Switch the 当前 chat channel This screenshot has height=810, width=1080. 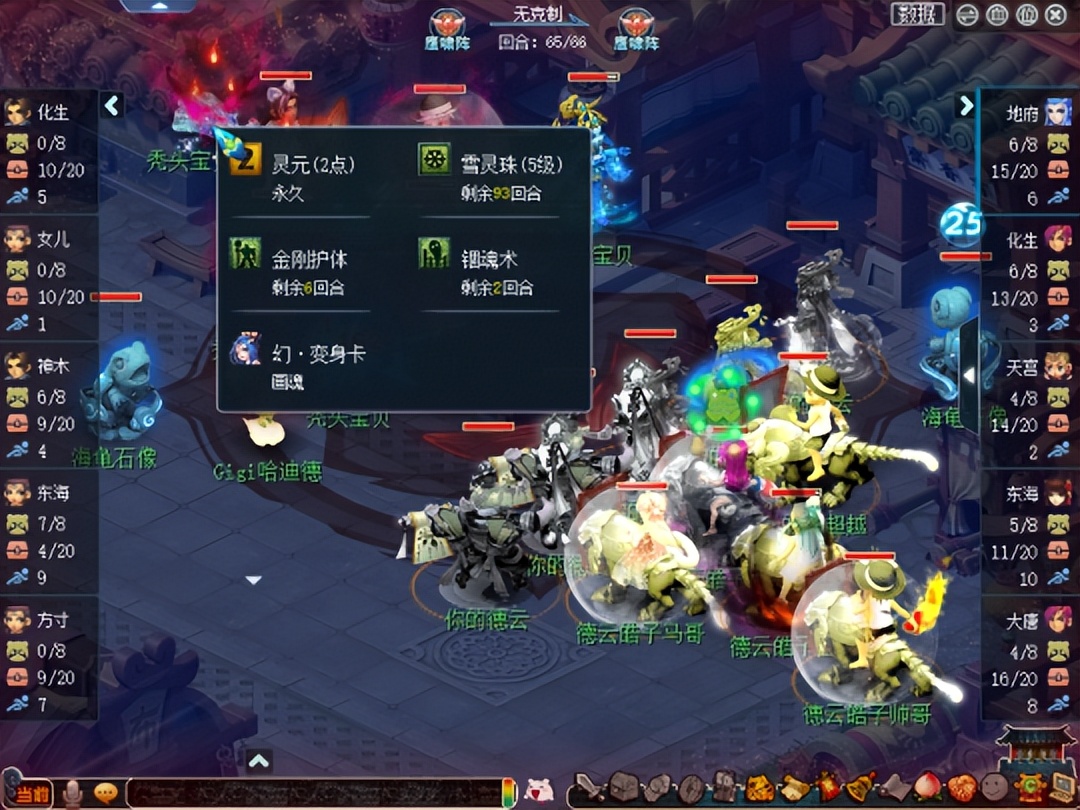[x=33, y=792]
